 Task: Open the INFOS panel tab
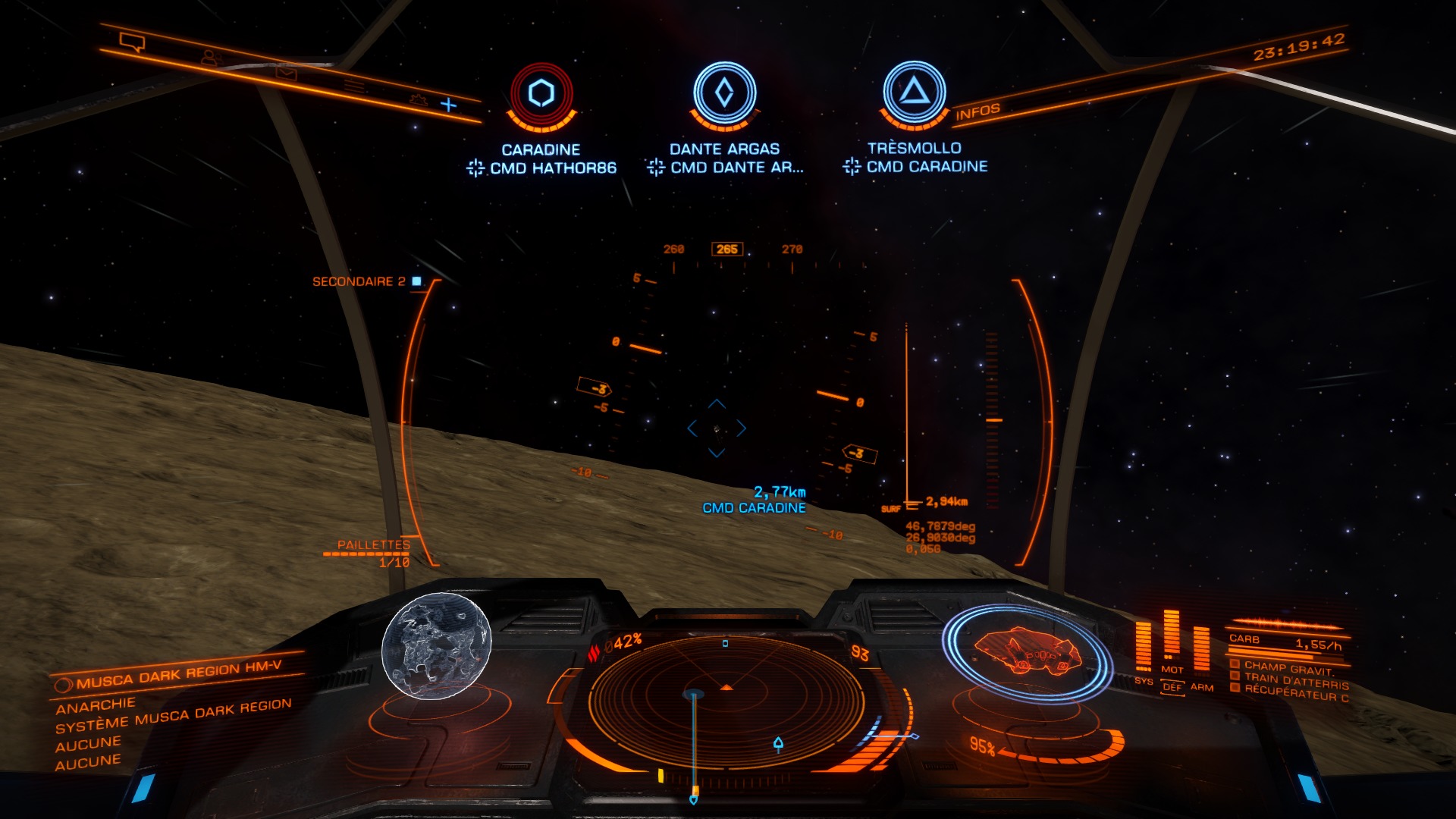(977, 112)
